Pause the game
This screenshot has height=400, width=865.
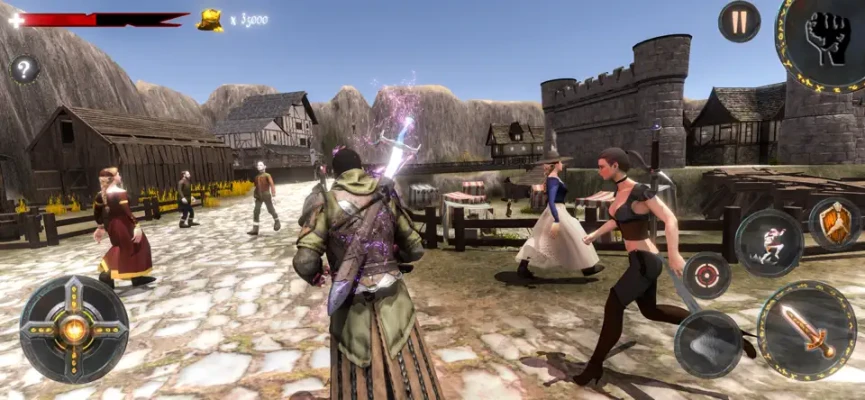[739, 21]
